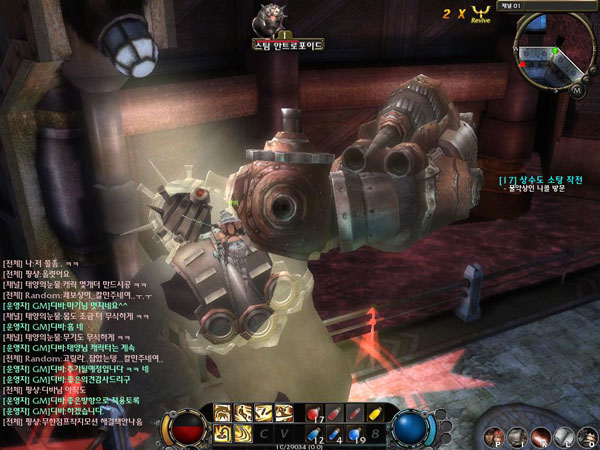The height and width of the screenshot is (450, 600).
Task: Click the round menu icon labeled P
Action: click(x=495, y=435)
